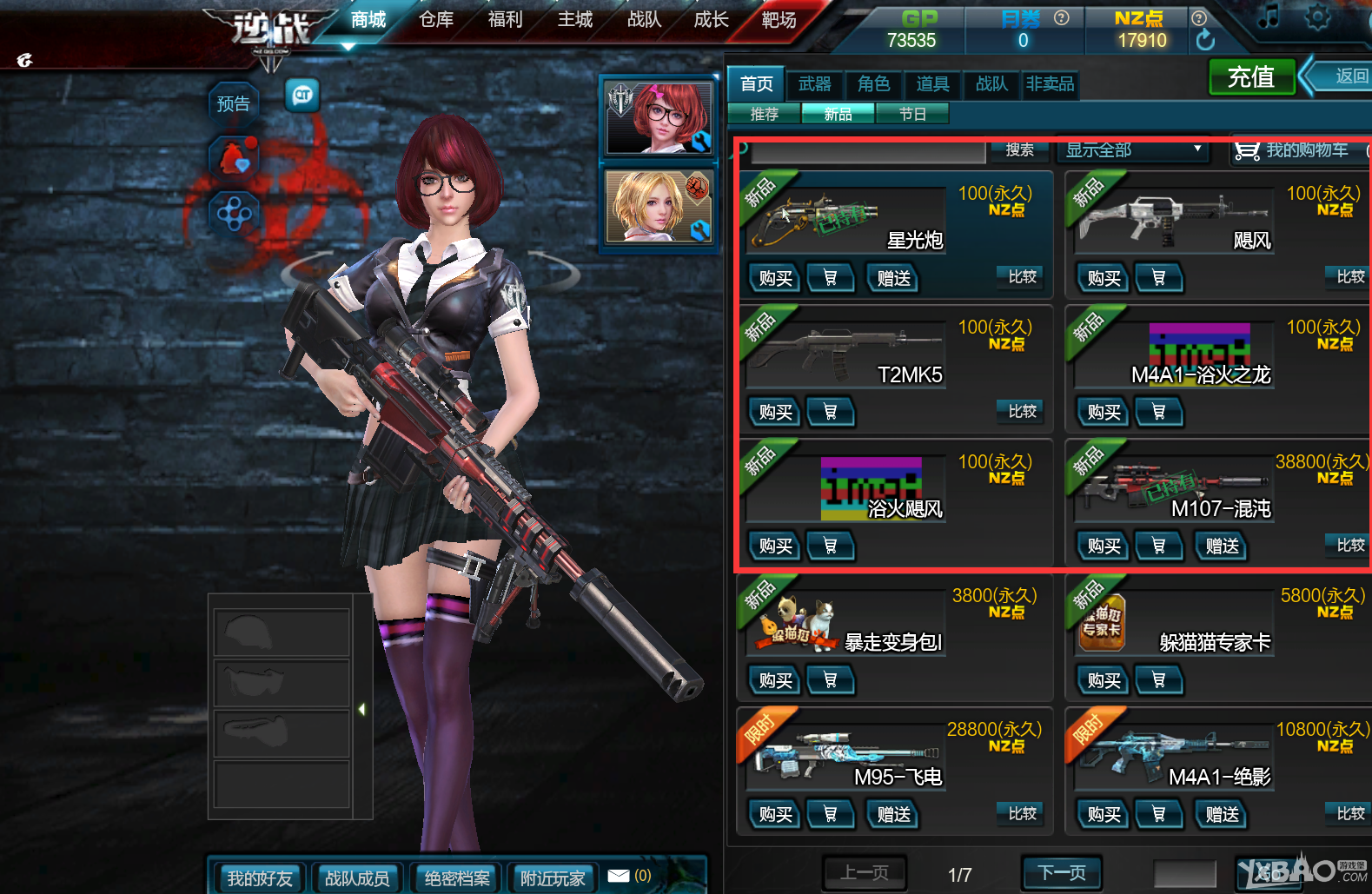The width and height of the screenshot is (1372, 894).
Task: Select the blonde character portrait
Action: pyautogui.click(x=659, y=207)
